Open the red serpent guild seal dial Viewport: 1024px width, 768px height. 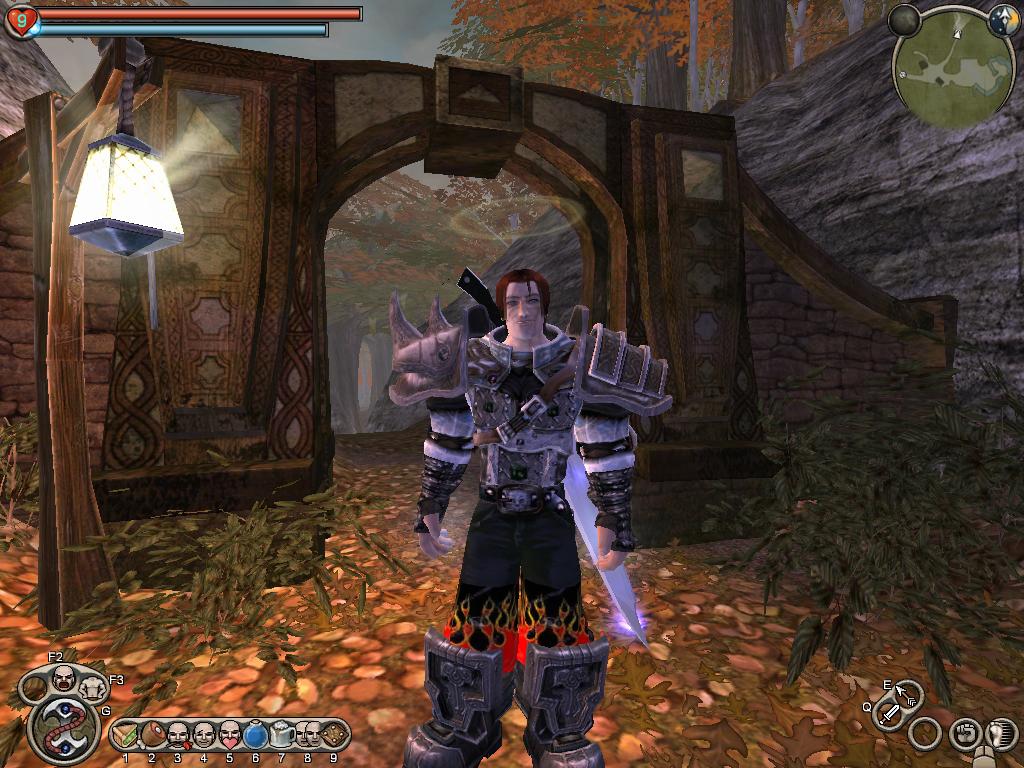63,728
